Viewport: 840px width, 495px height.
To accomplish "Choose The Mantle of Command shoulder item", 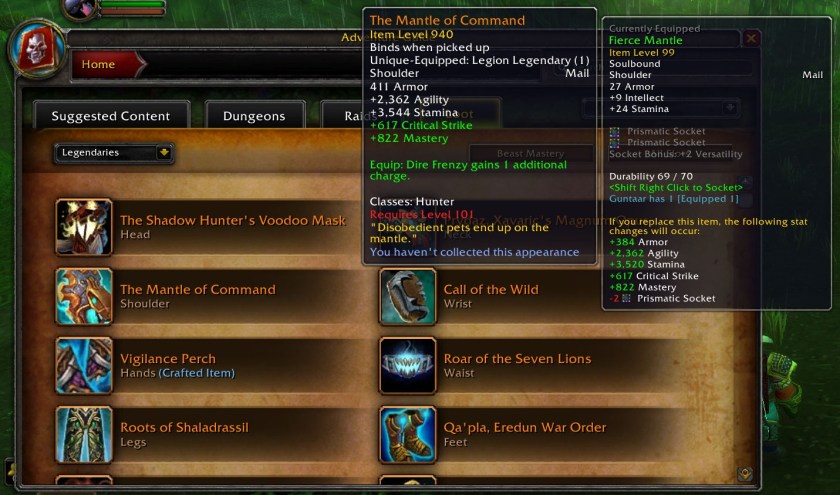I will point(197,290).
